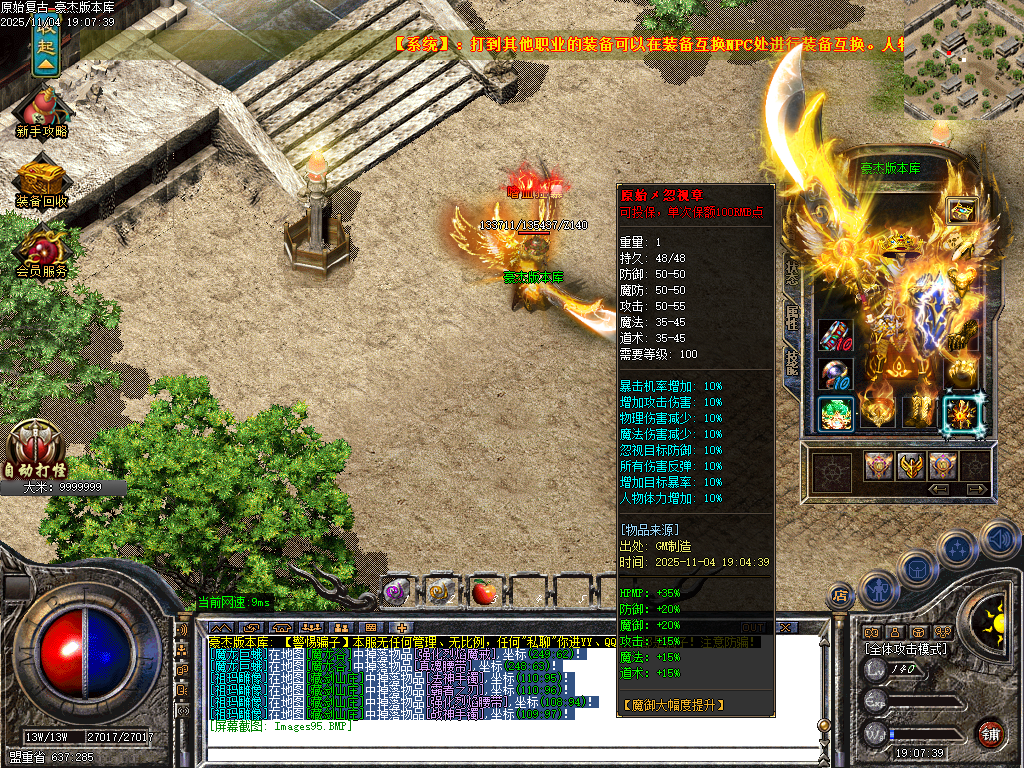Open the 新手攻略 beginner guide
This screenshot has width=1024, height=768.
pyautogui.click(x=42, y=108)
